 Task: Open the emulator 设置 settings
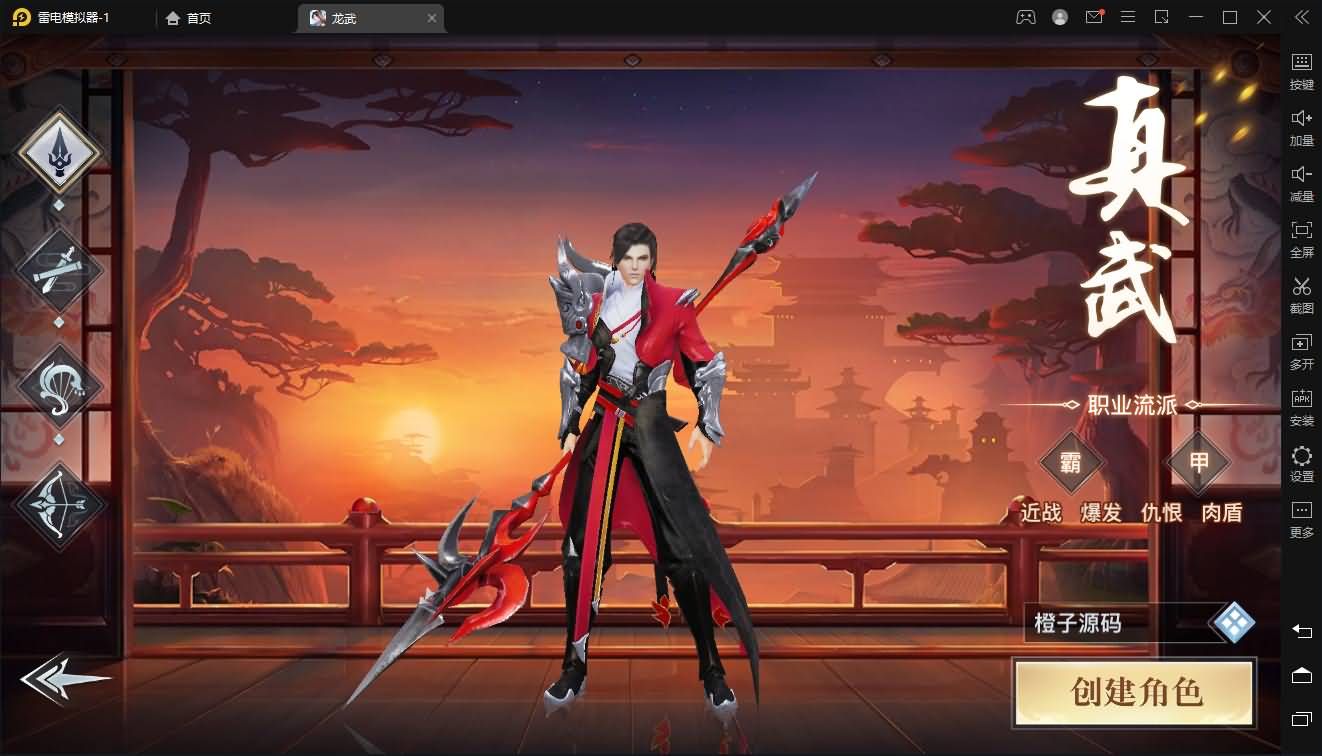[x=1301, y=464]
